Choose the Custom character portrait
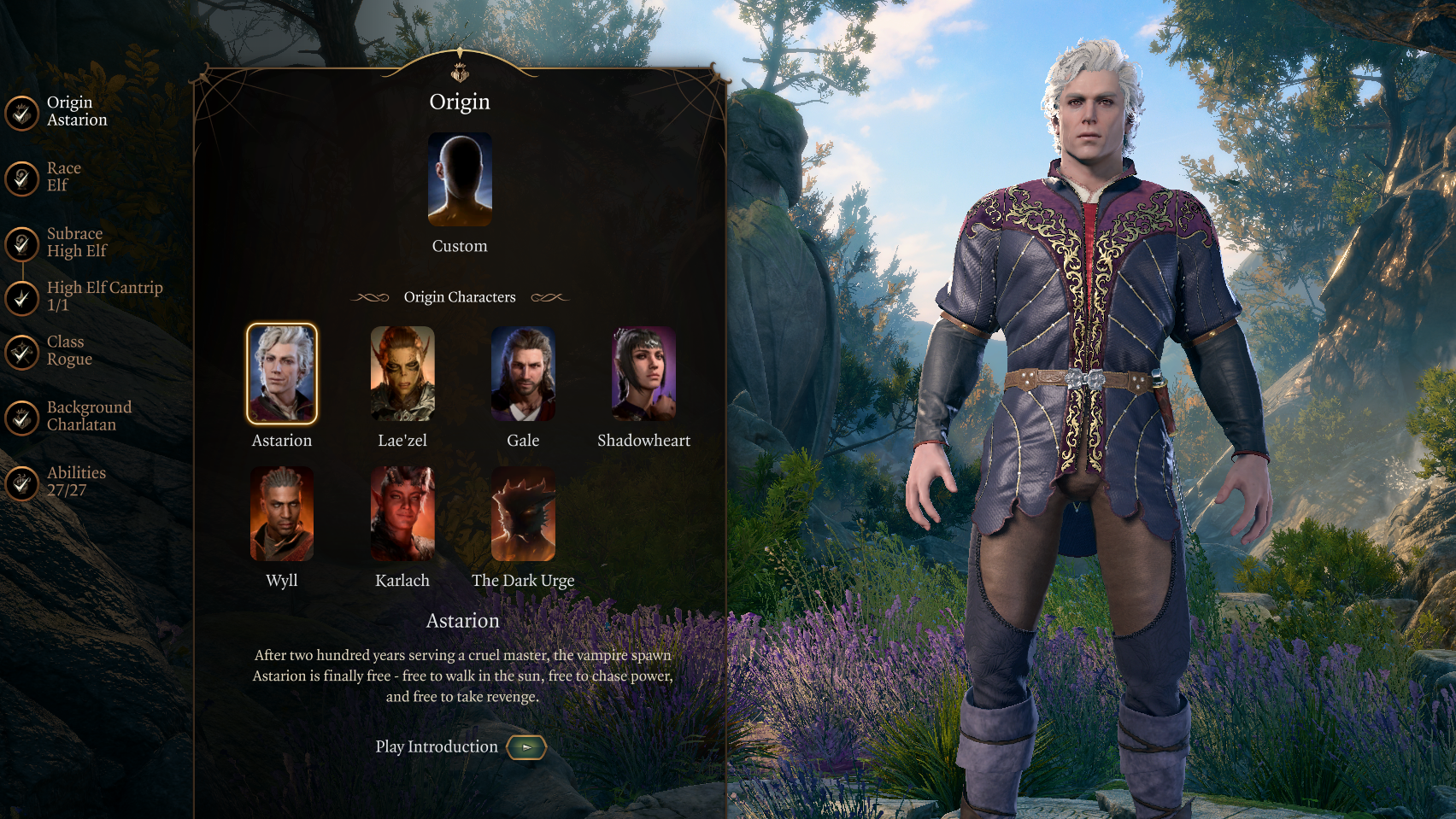The image size is (1456, 819). [x=460, y=179]
